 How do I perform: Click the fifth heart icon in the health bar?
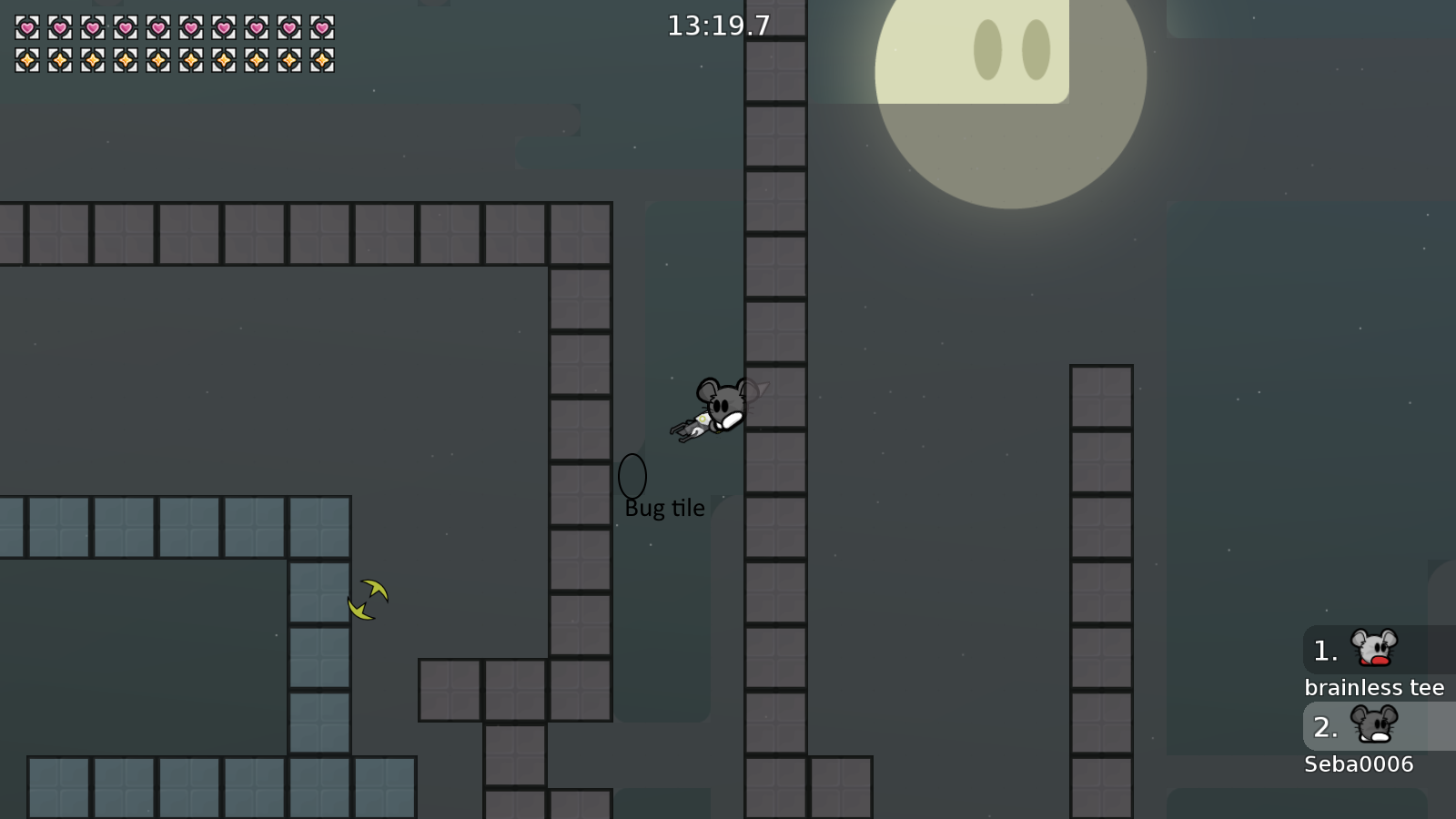pyautogui.click(x=157, y=26)
